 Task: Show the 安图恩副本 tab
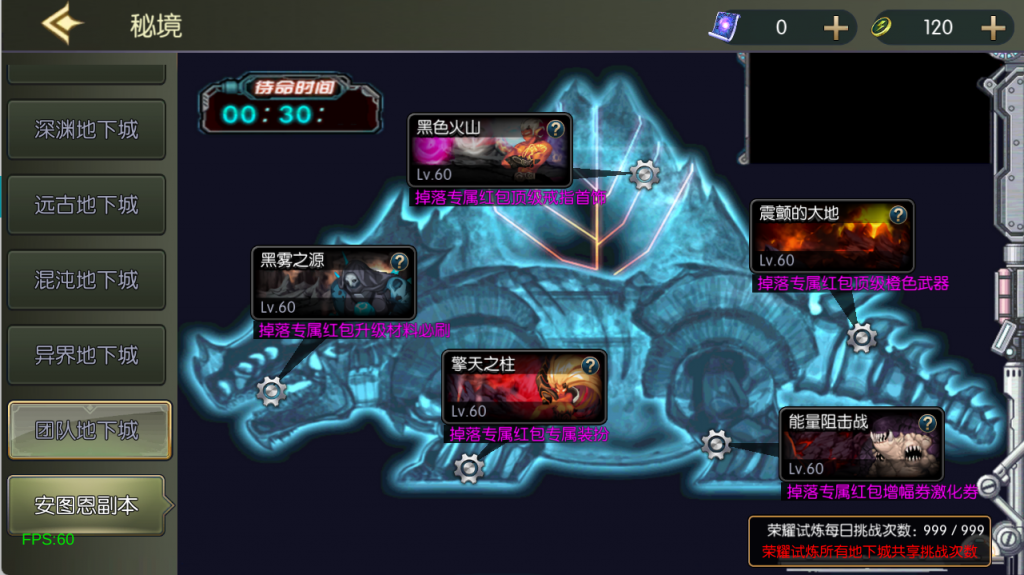[86, 506]
